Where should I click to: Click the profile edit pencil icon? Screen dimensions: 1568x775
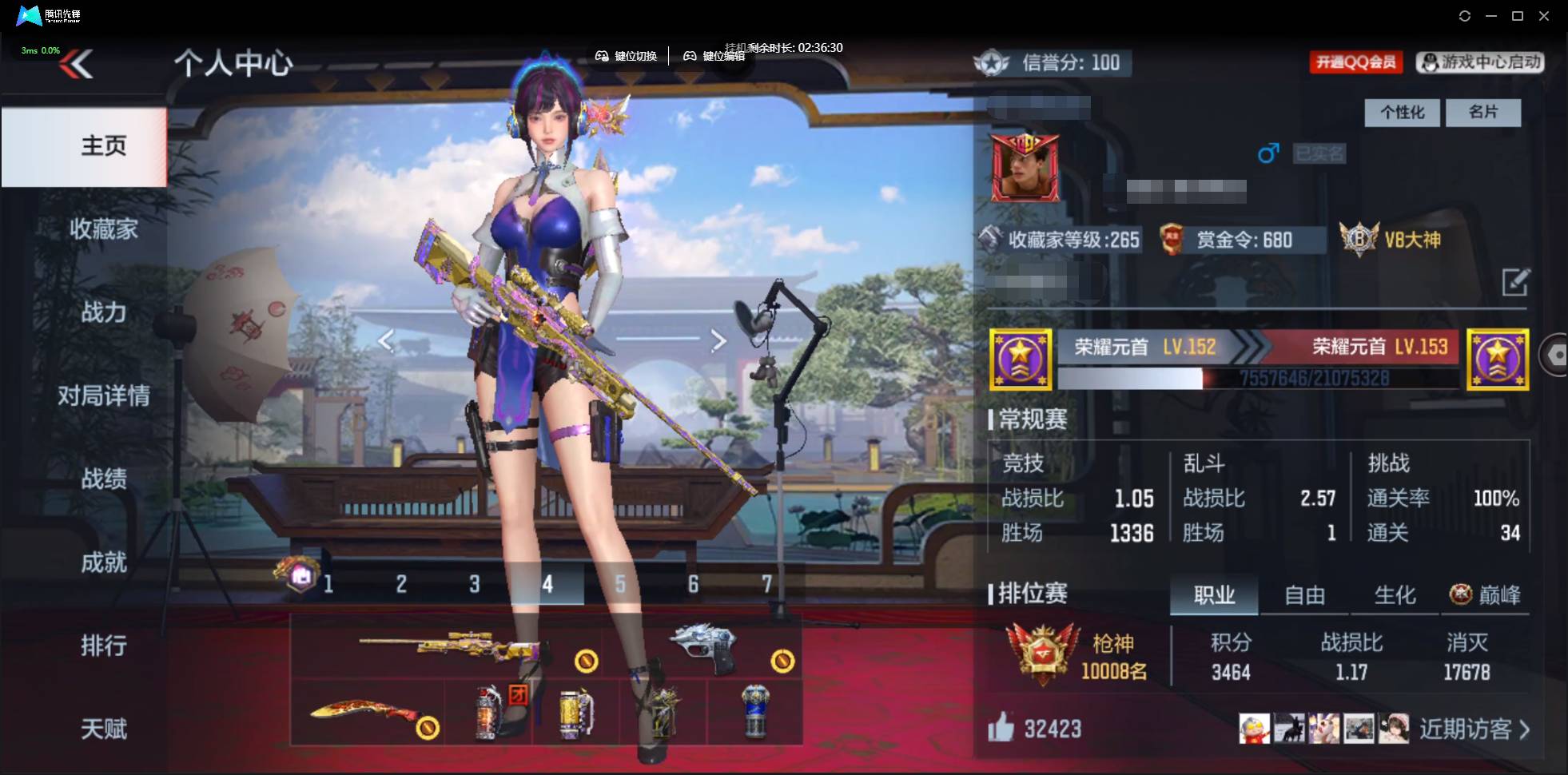(1517, 283)
